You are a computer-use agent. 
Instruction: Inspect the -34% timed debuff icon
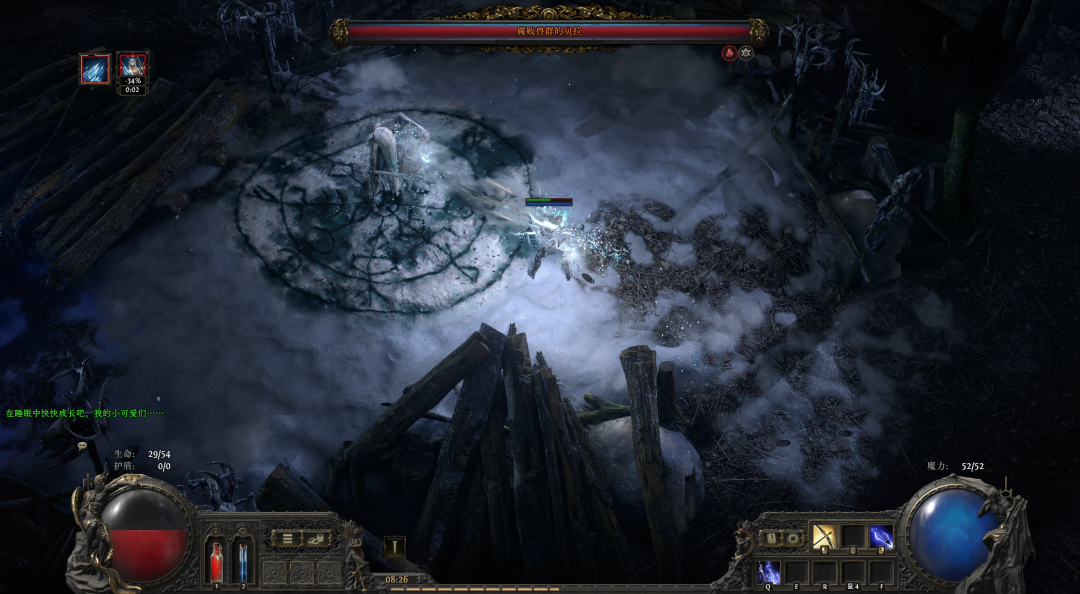(x=133, y=69)
